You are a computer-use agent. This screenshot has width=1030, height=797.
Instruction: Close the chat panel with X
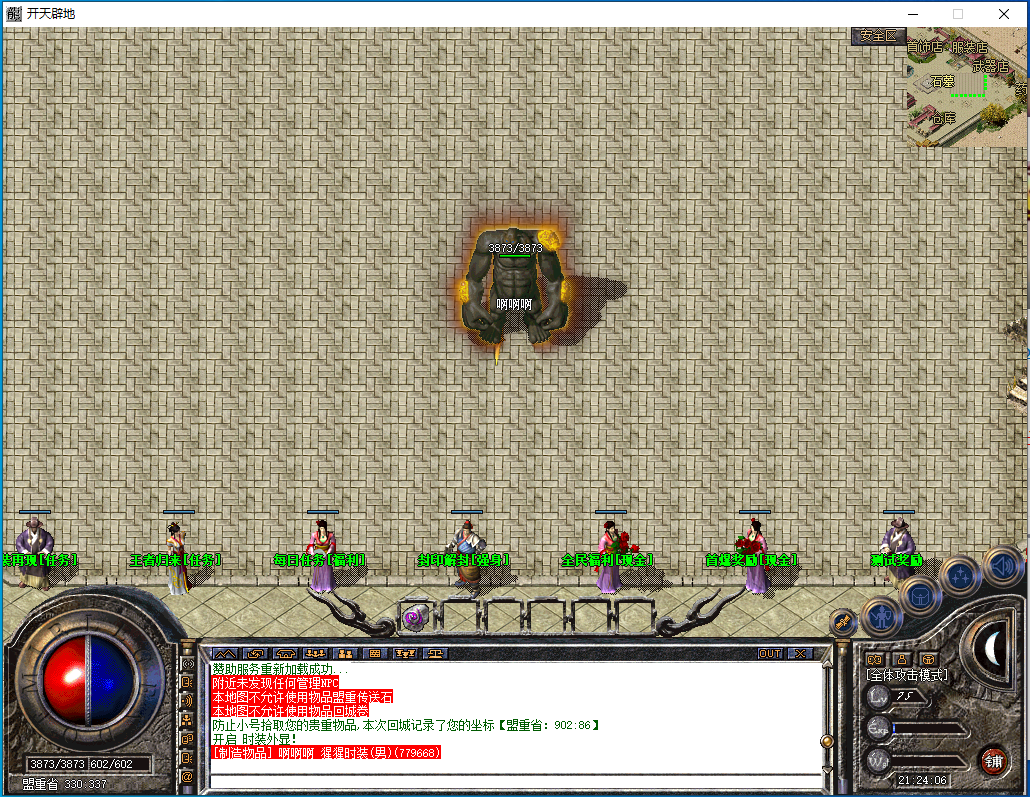pos(800,653)
